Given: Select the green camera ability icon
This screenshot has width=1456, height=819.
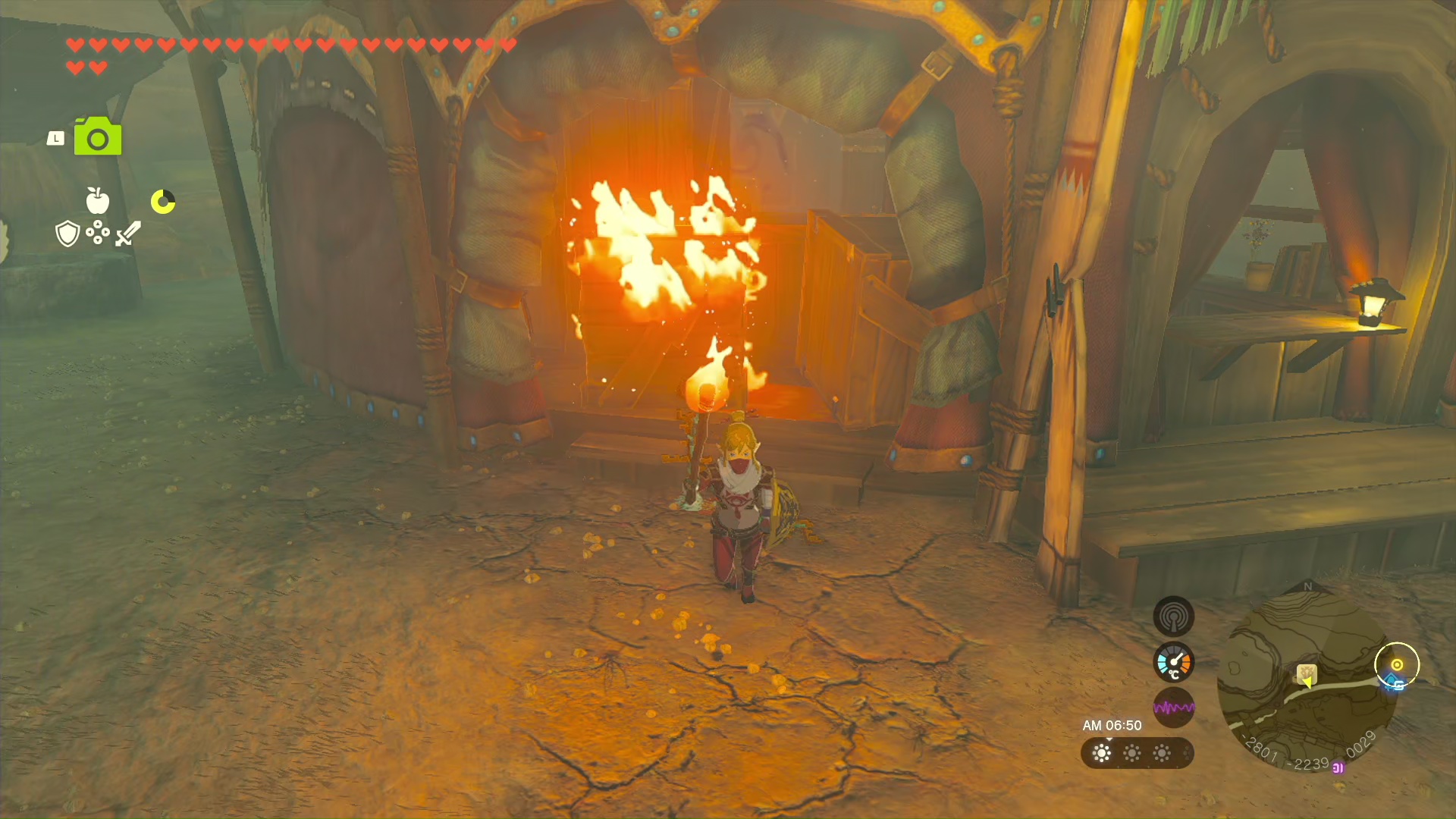Looking at the screenshot, I should point(98,137).
